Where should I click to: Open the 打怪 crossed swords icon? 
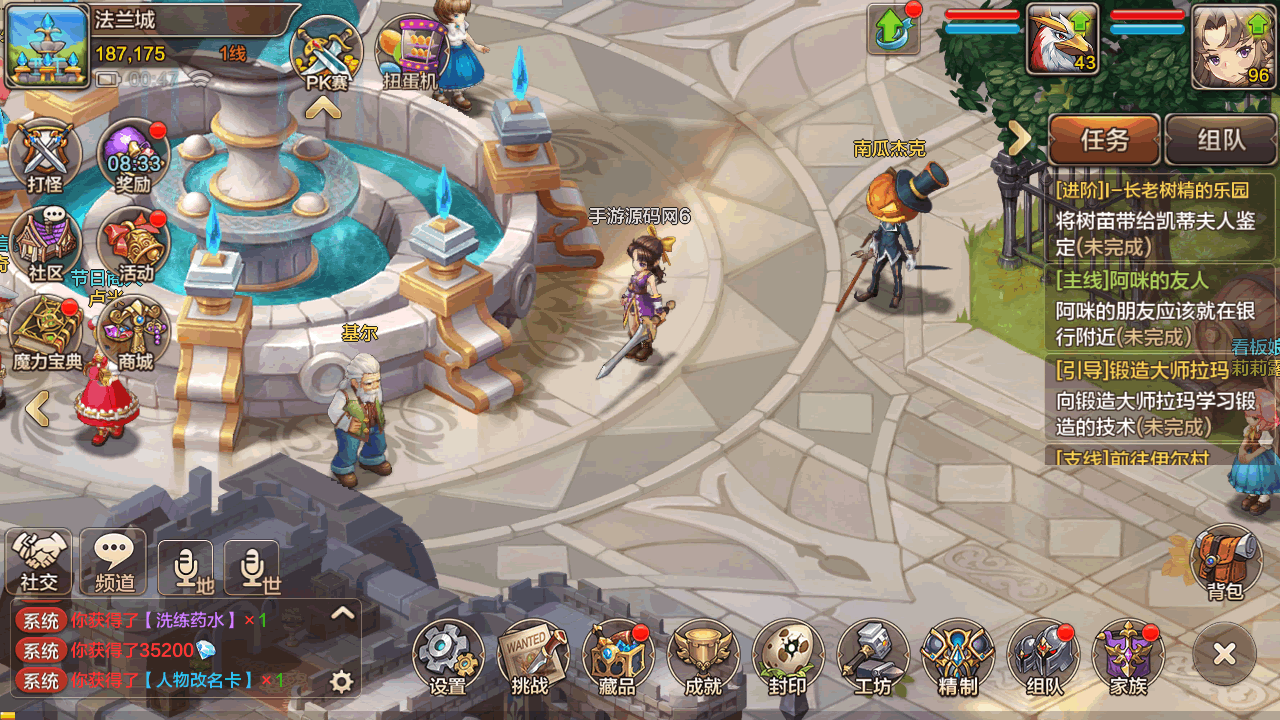44,158
